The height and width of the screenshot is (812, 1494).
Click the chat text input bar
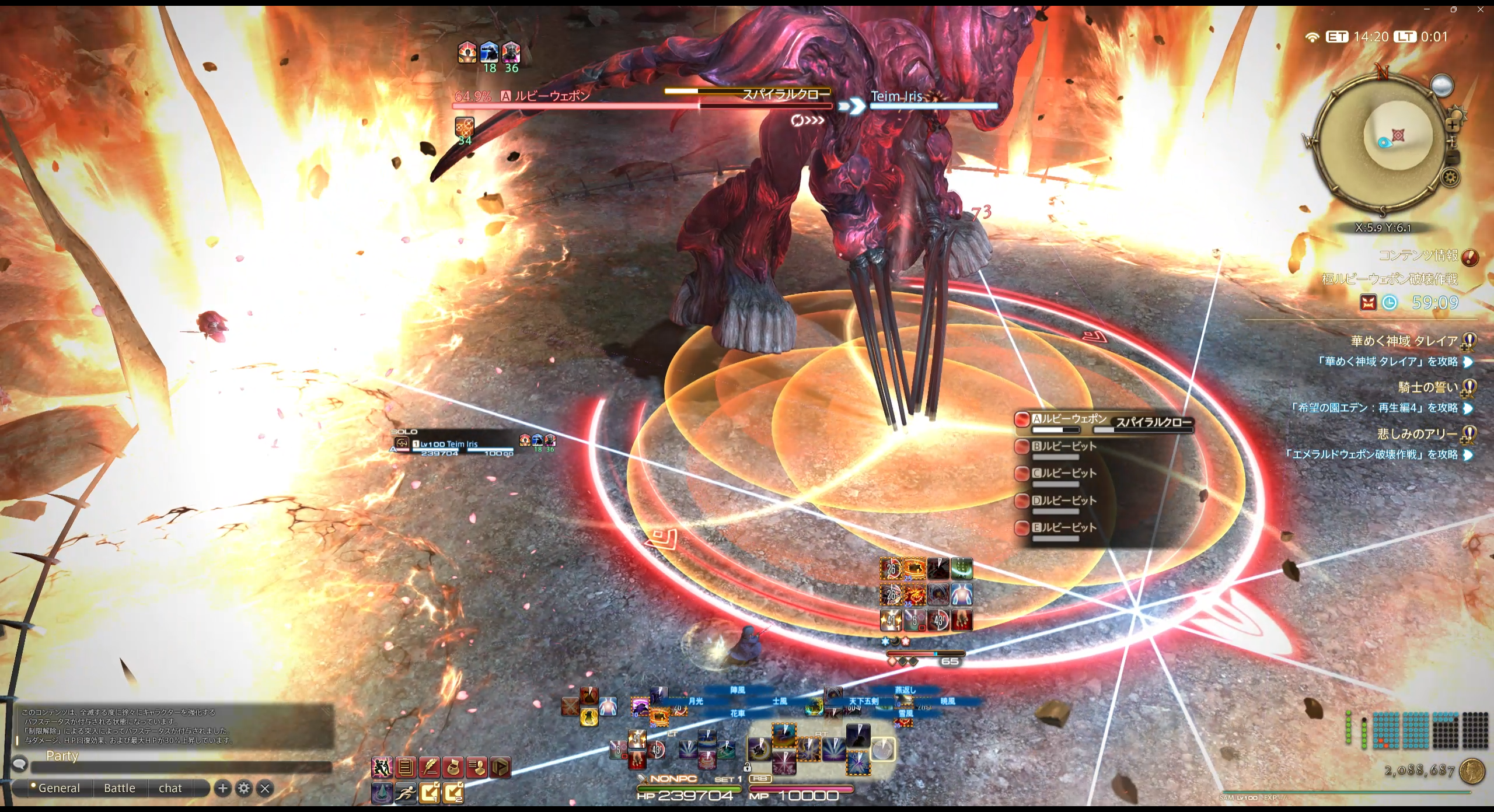pyautogui.click(x=181, y=768)
